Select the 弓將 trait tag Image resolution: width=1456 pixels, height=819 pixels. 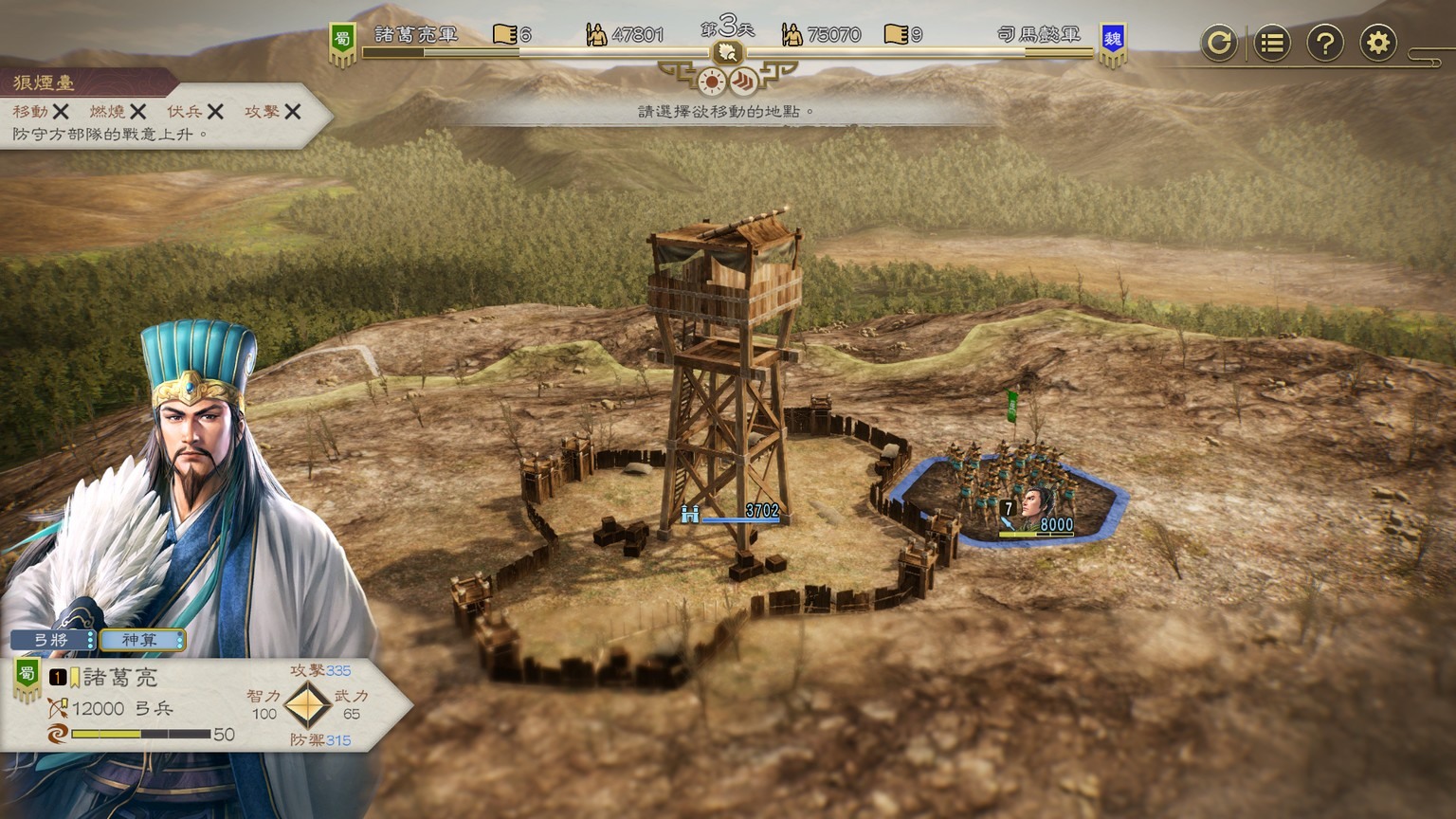pyautogui.click(x=52, y=640)
